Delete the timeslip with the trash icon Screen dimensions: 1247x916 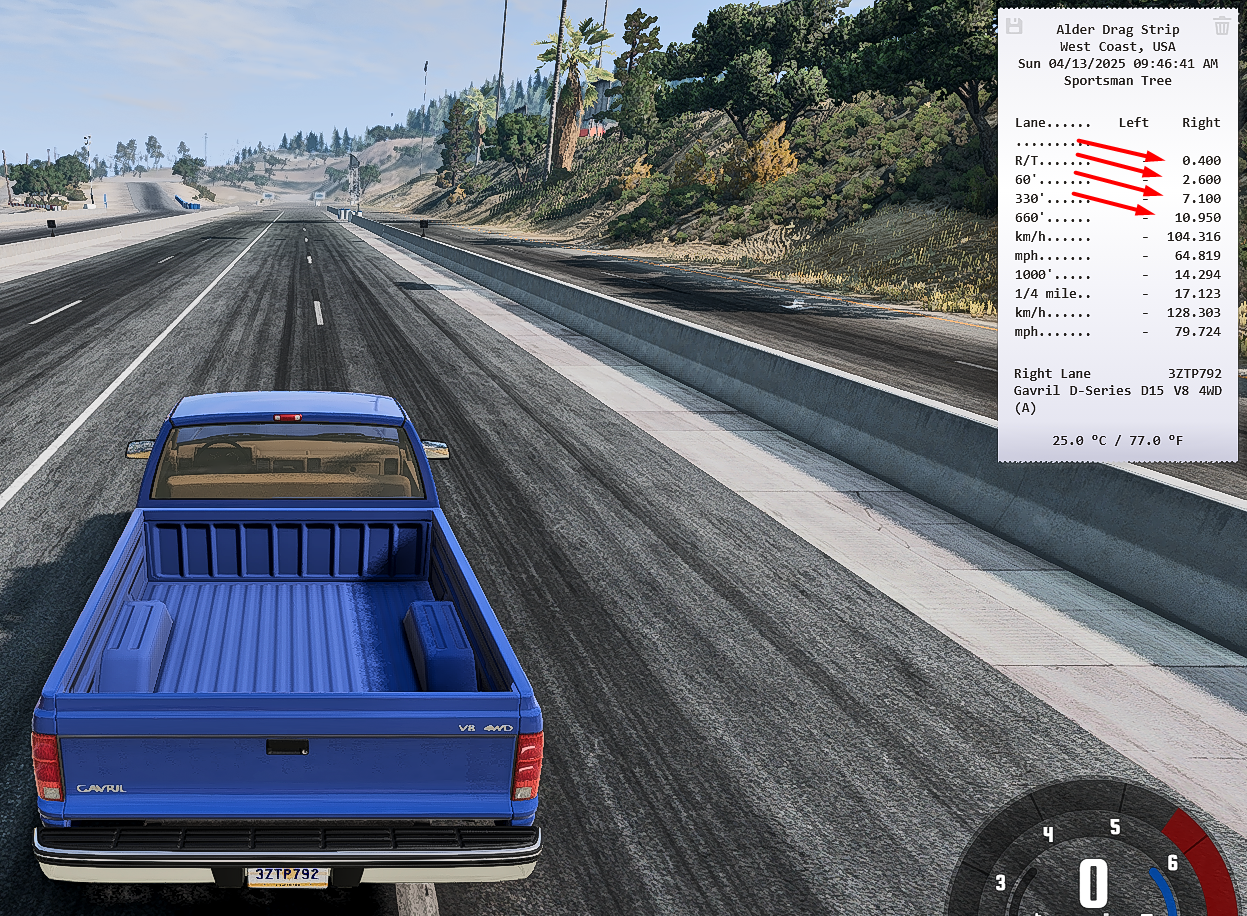click(1222, 26)
